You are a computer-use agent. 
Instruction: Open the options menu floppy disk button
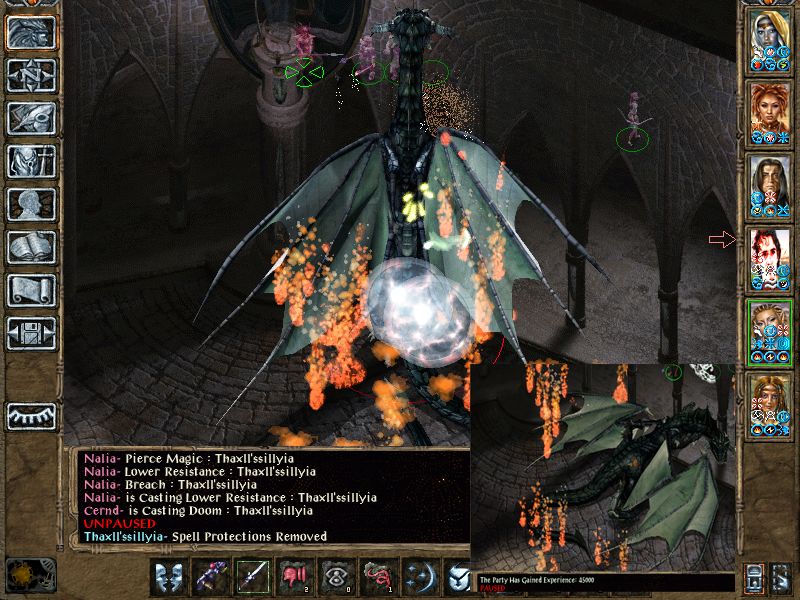pyautogui.click(x=30, y=333)
